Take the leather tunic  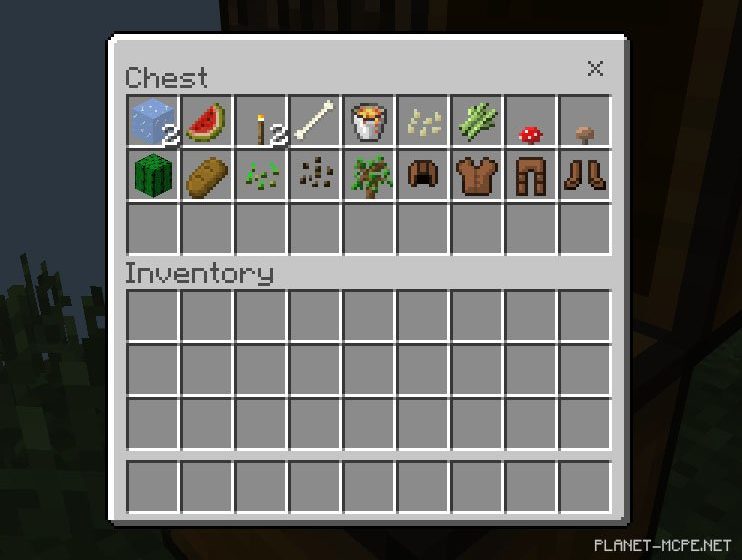[x=477, y=176]
